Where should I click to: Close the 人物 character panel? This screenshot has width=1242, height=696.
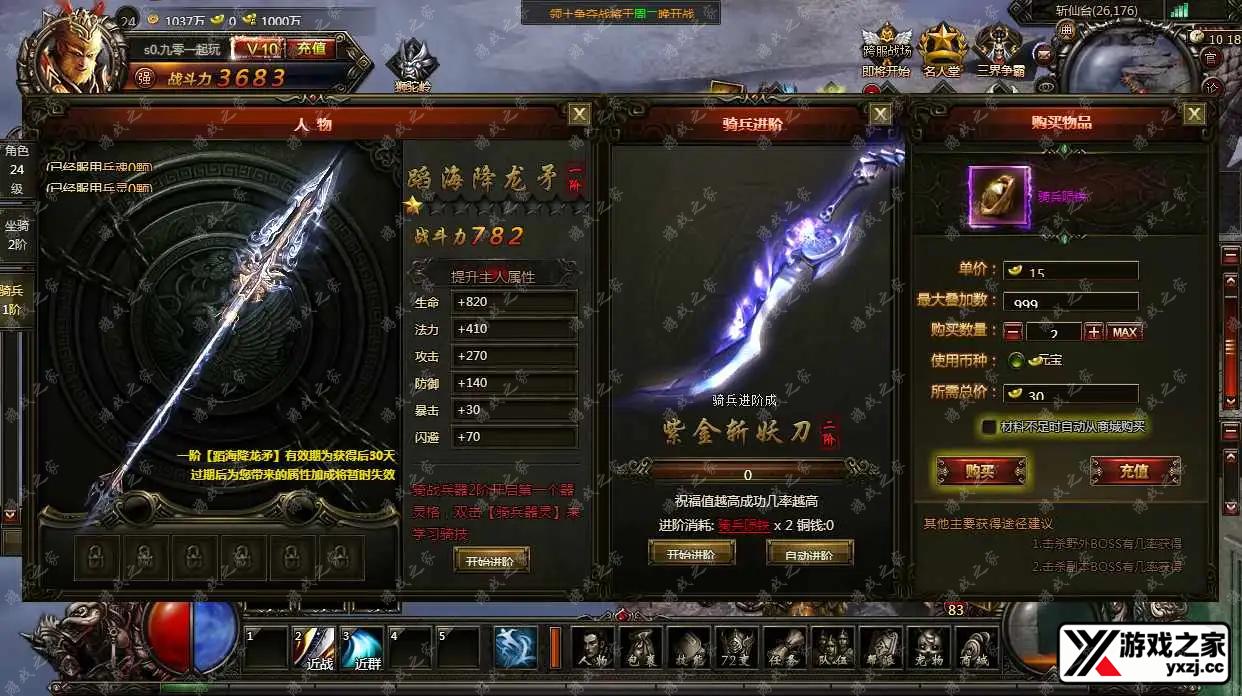(579, 115)
